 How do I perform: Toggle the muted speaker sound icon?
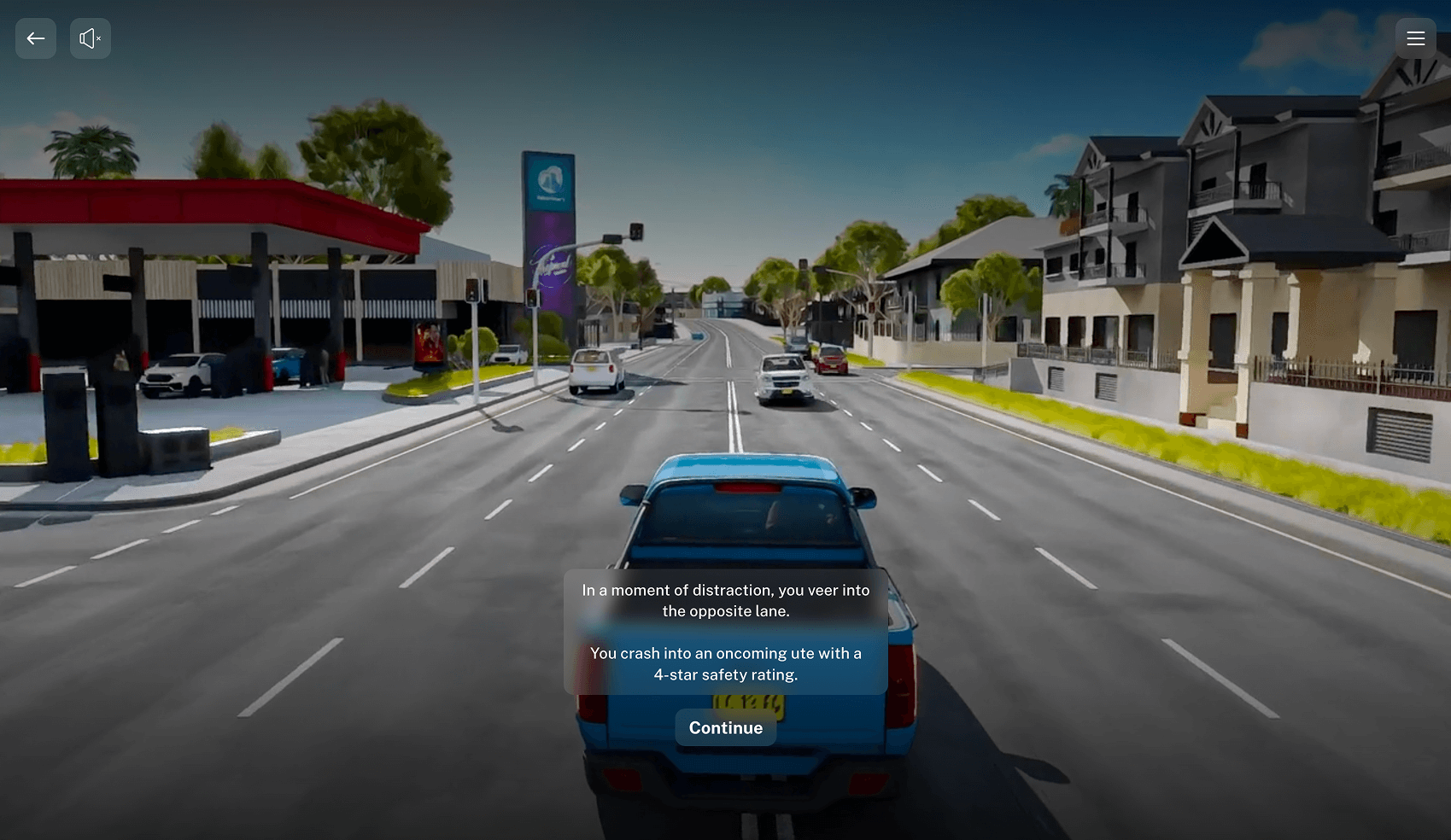pos(91,38)
